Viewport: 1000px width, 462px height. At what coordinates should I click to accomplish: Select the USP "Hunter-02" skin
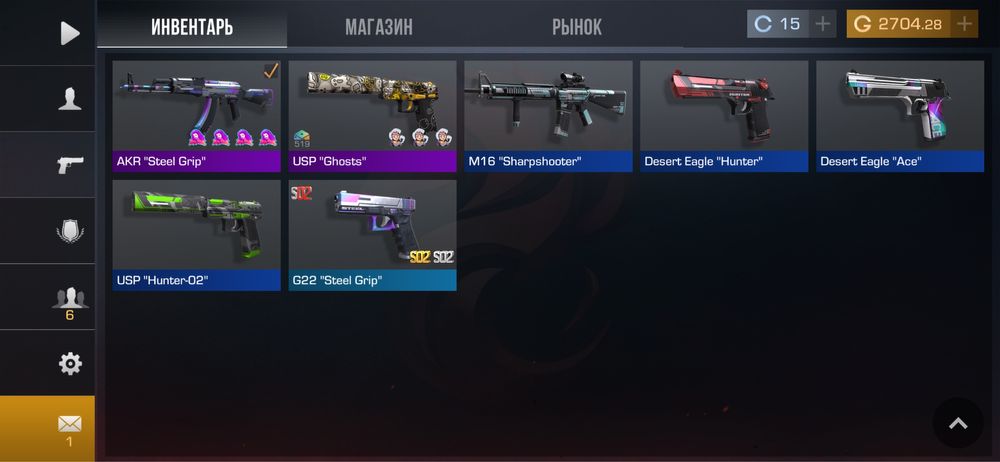[196, 235]
